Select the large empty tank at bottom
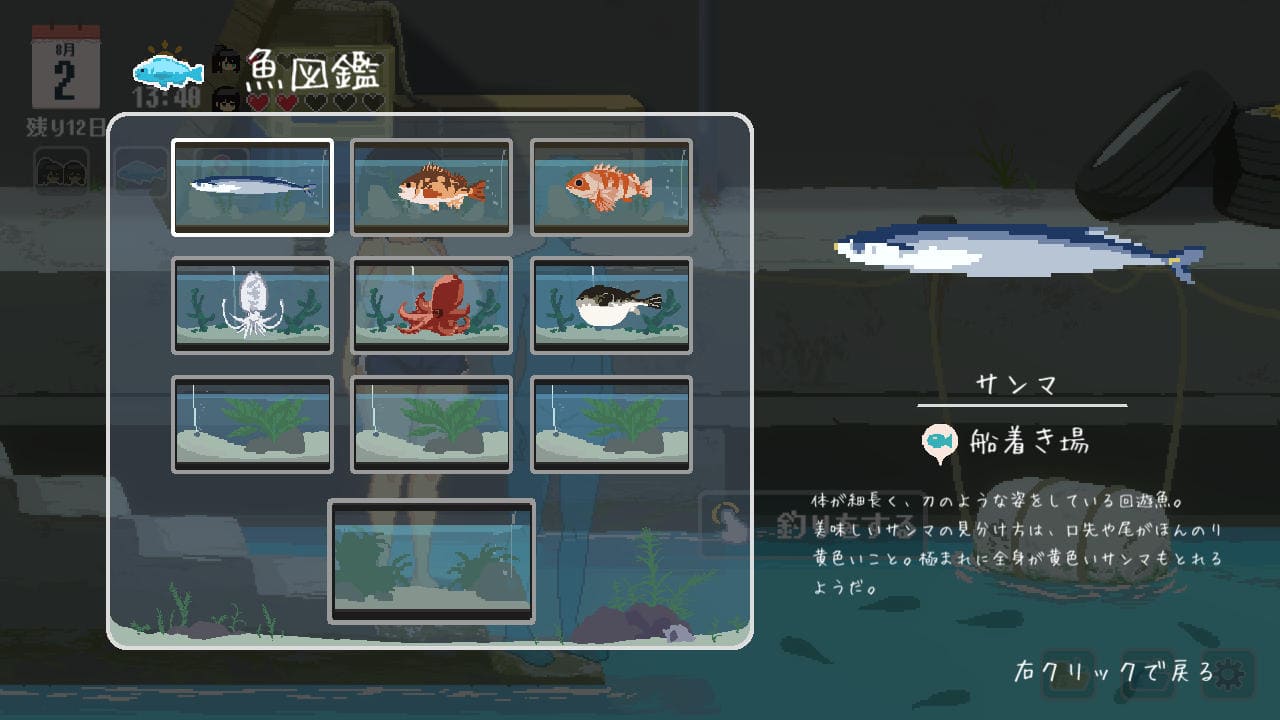This screenshot has height=720, width=1280. click(x=431, y=561)
